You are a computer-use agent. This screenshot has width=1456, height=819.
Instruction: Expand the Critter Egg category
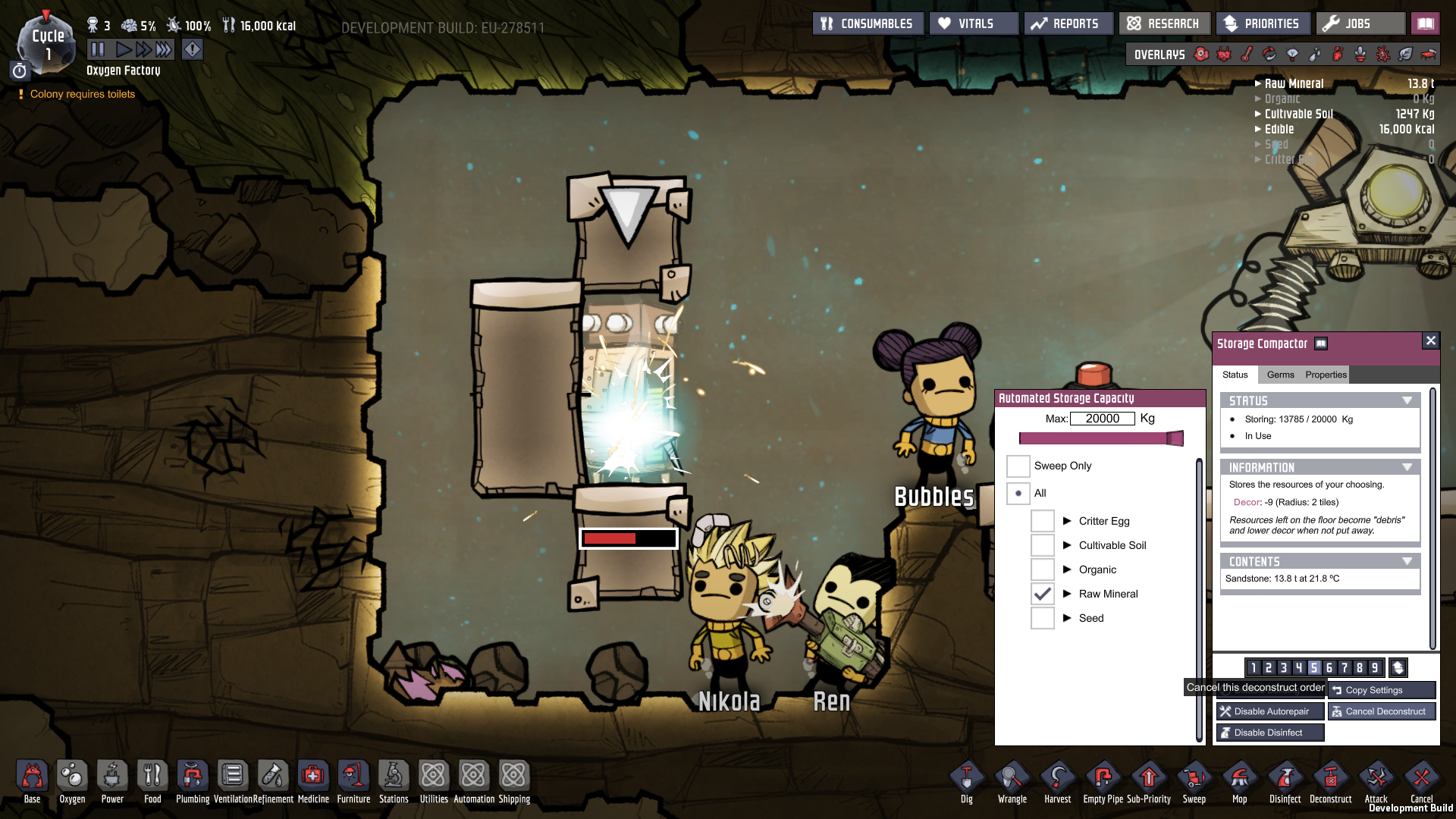pos(1067,521)
